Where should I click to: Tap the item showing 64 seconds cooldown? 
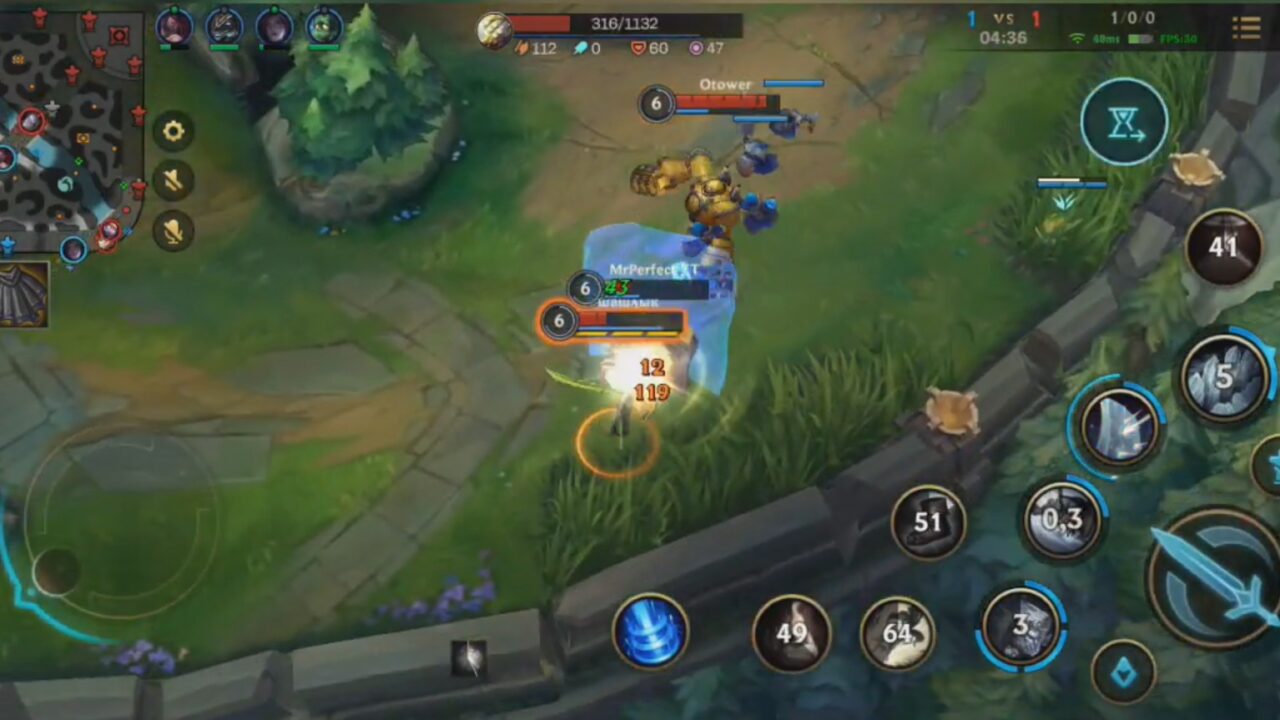click(897, 633)
